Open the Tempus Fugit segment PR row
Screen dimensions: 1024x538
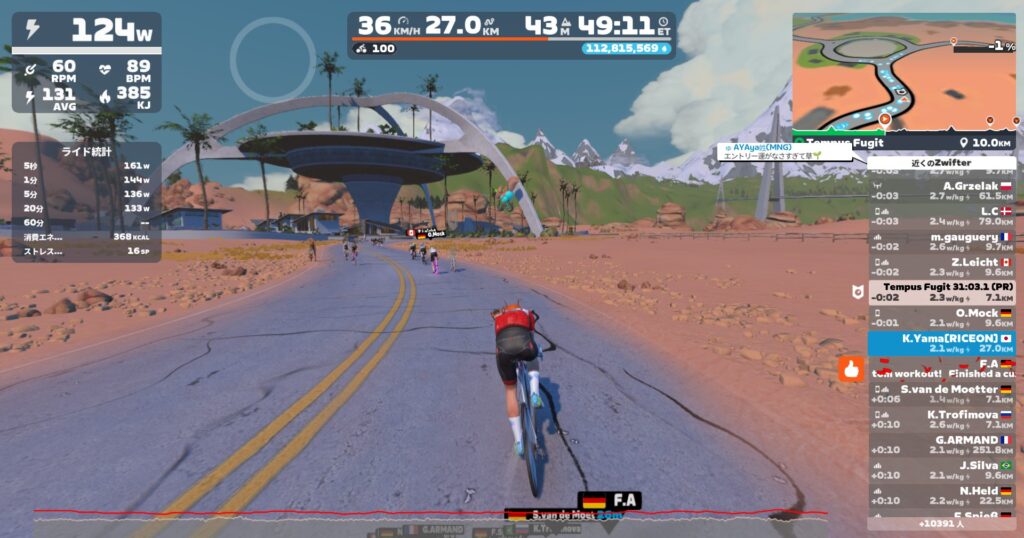pyautogui.click(x=941, y=291)
